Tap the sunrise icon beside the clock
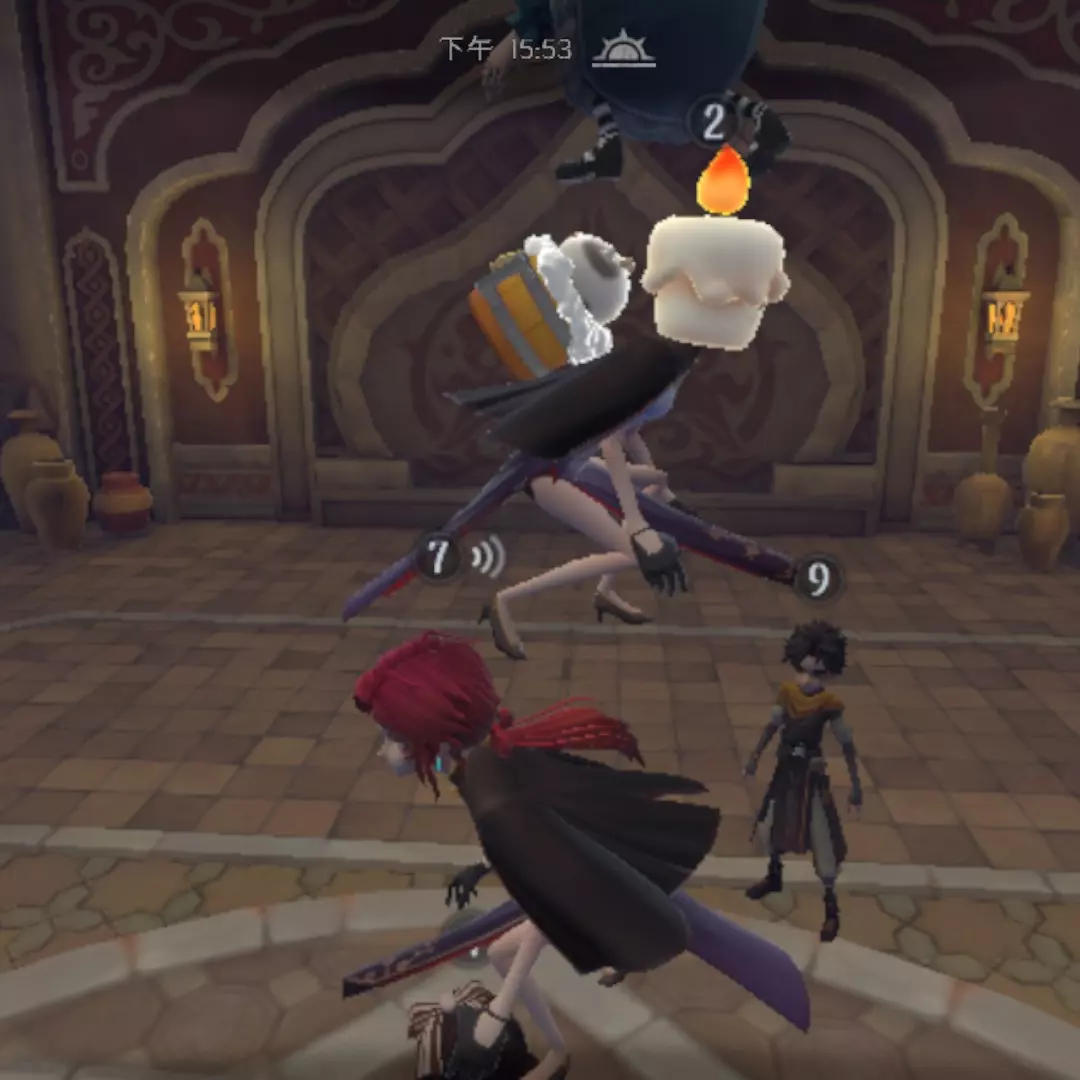This screenshot has width=1080, height=1080. (x=623, y=49)
